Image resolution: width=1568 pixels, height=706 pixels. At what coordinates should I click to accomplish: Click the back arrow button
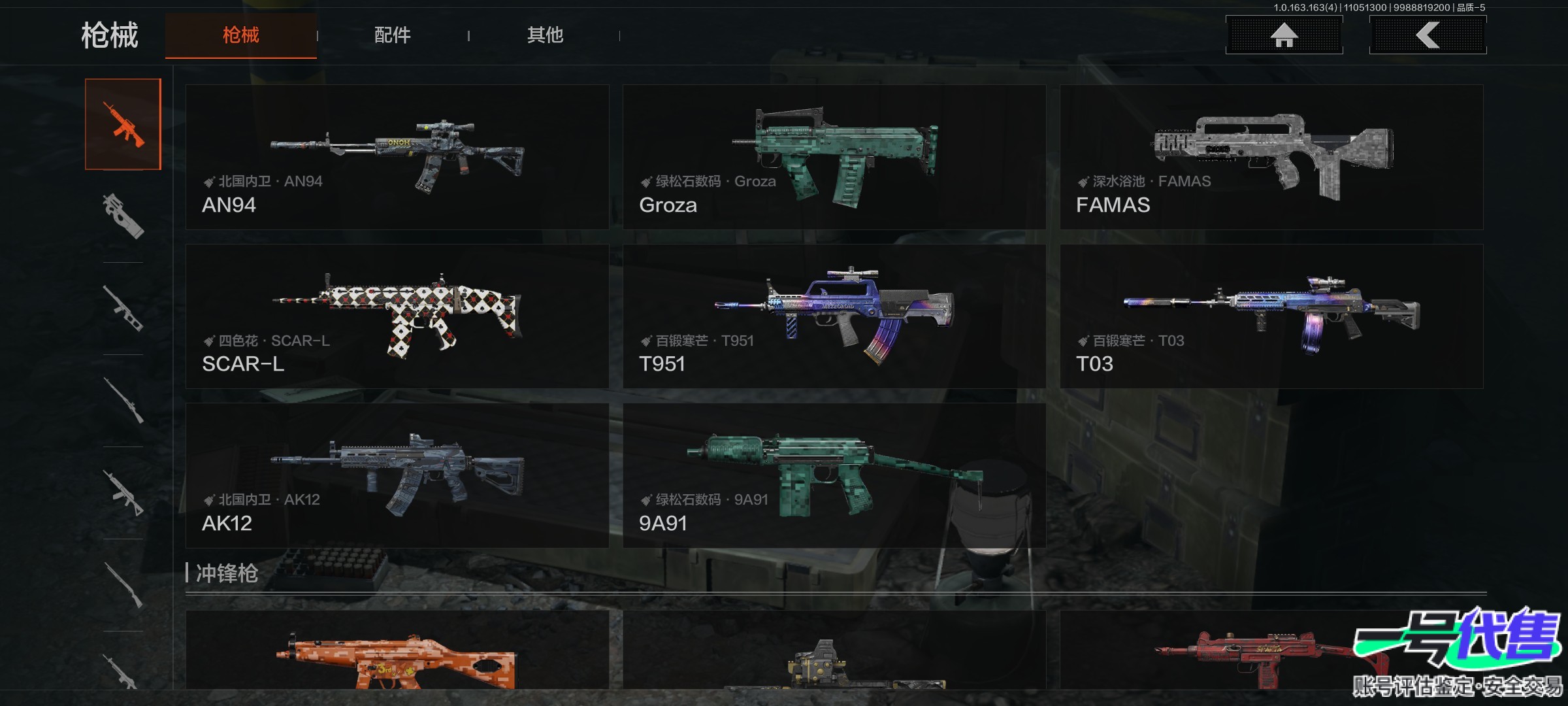point(1428,35)
